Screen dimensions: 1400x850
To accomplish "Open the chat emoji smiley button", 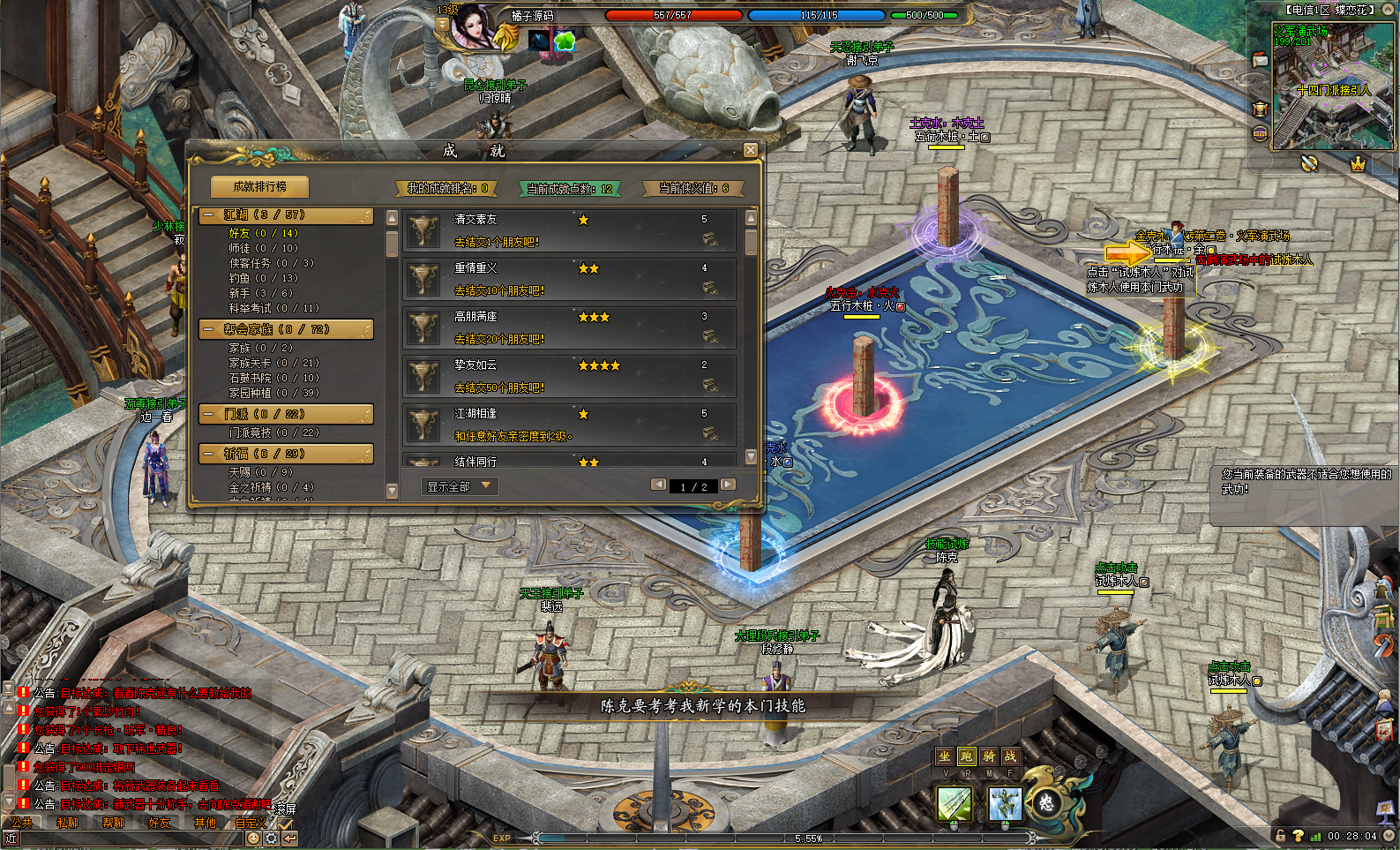I will click(x=253, y=839).
